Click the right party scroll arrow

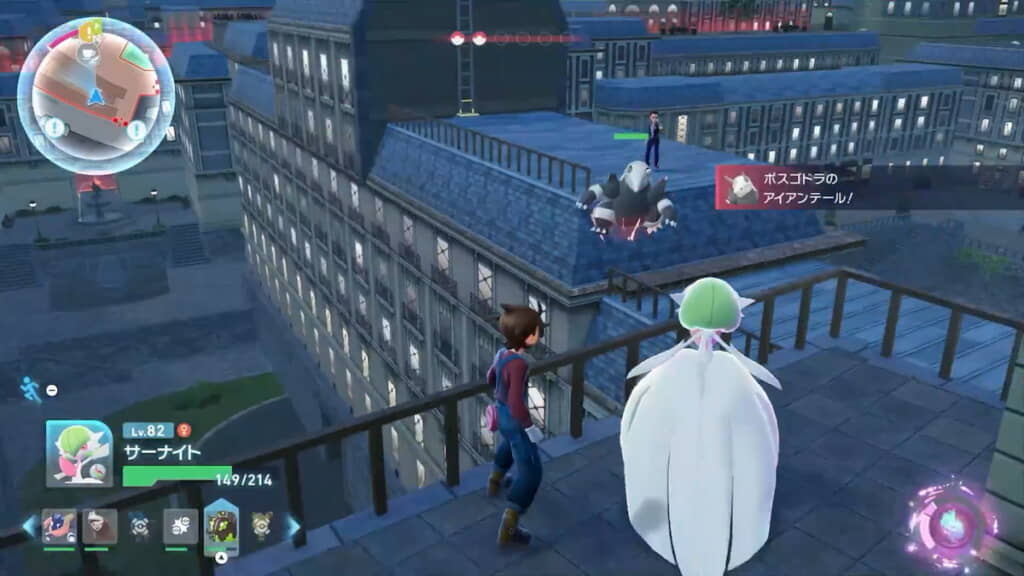(293, 525)
